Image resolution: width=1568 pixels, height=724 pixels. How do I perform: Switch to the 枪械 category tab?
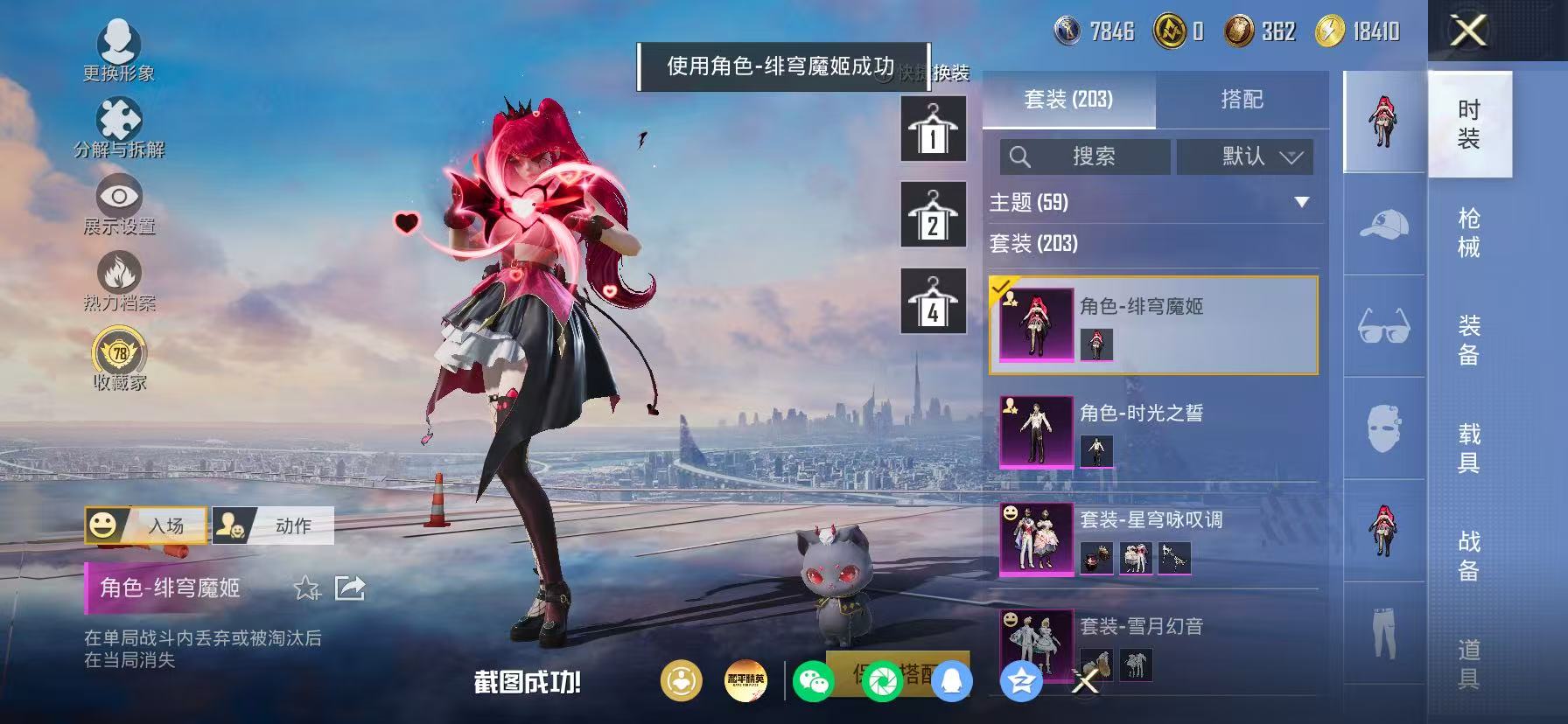click(x=1469, y=231)
